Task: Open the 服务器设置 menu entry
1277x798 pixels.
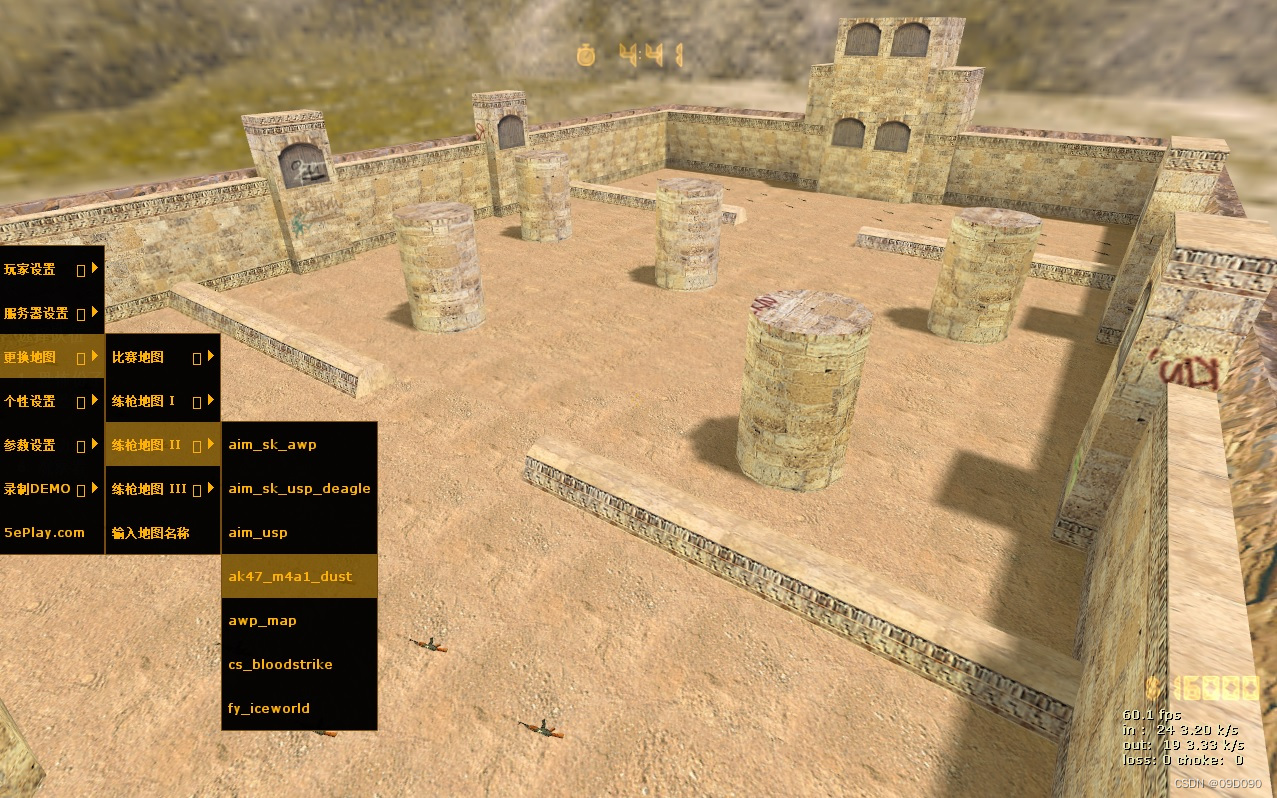Action: (51, 313)
